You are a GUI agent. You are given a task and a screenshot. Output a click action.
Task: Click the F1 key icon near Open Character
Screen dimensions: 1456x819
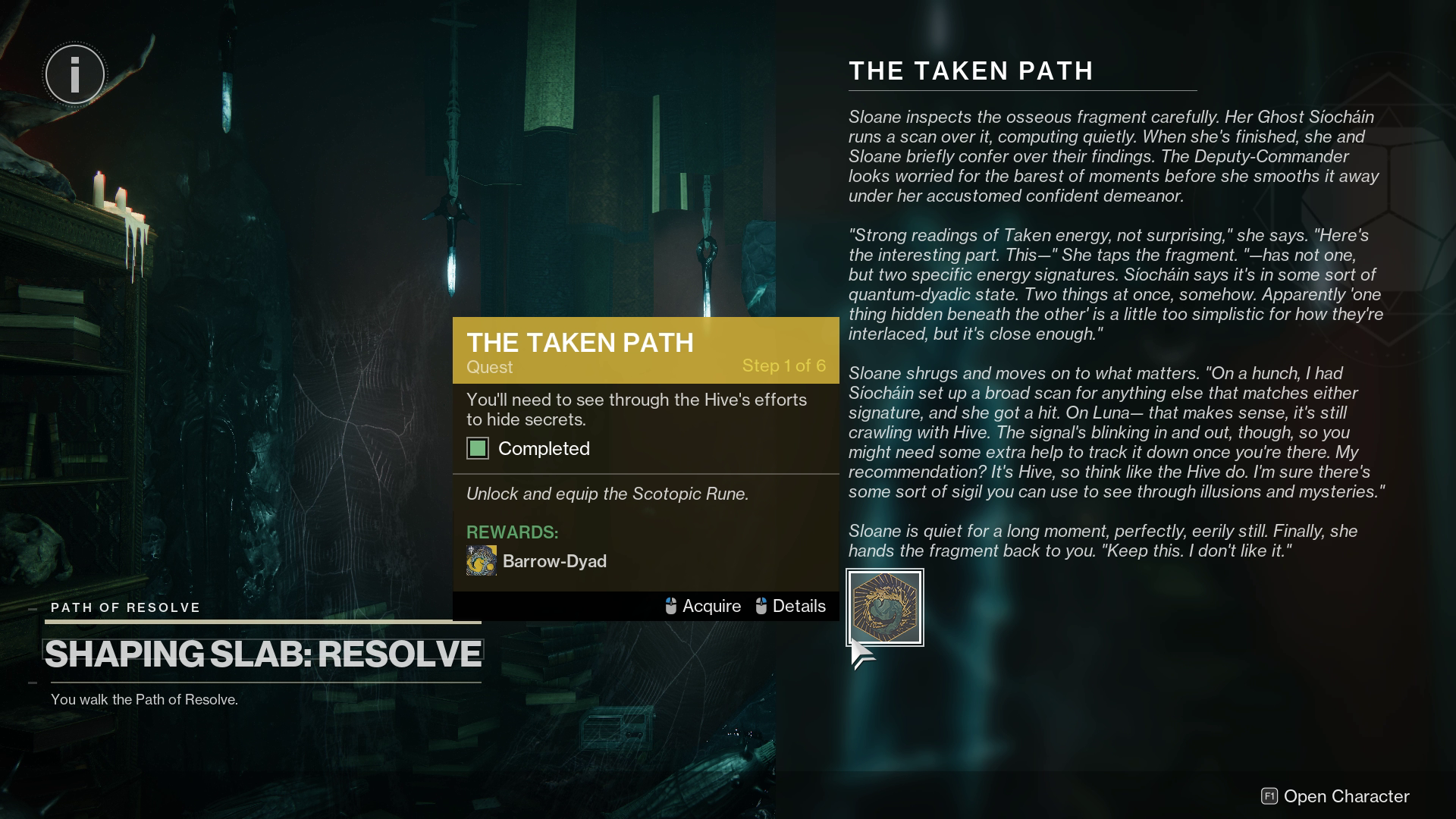(1268, 796)
